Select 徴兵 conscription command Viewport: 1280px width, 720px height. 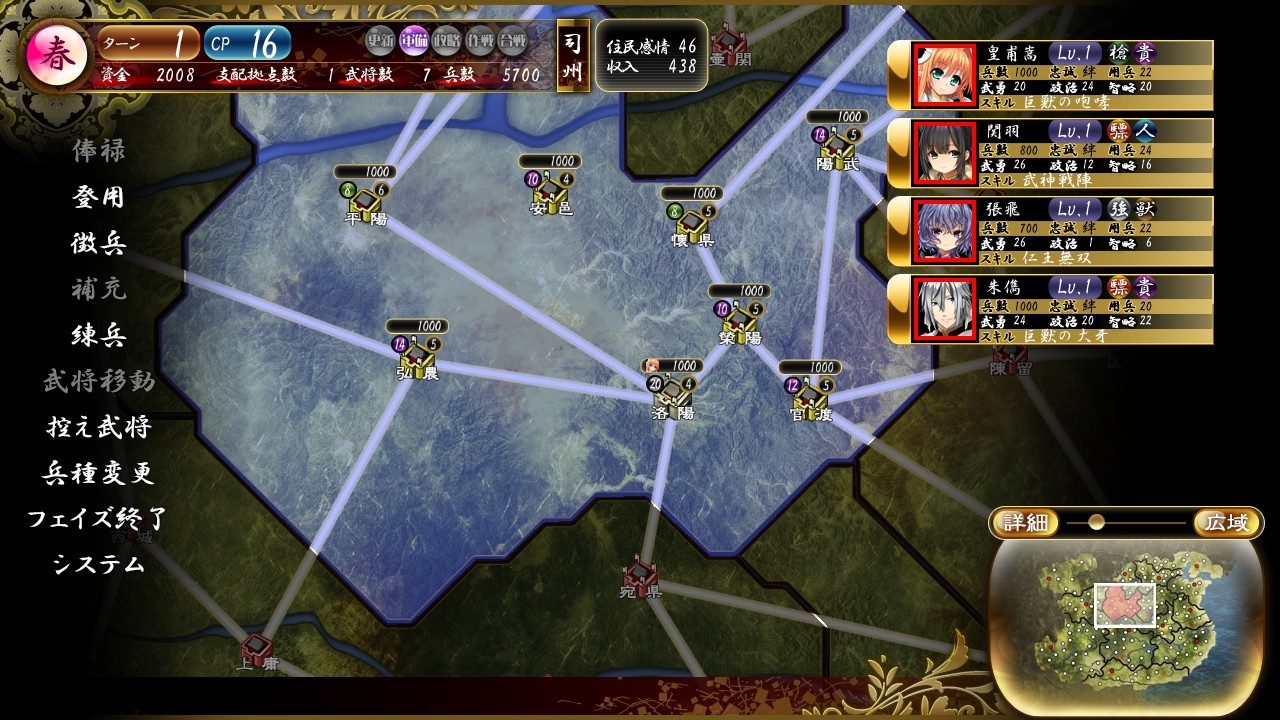[x=98, y=243]
